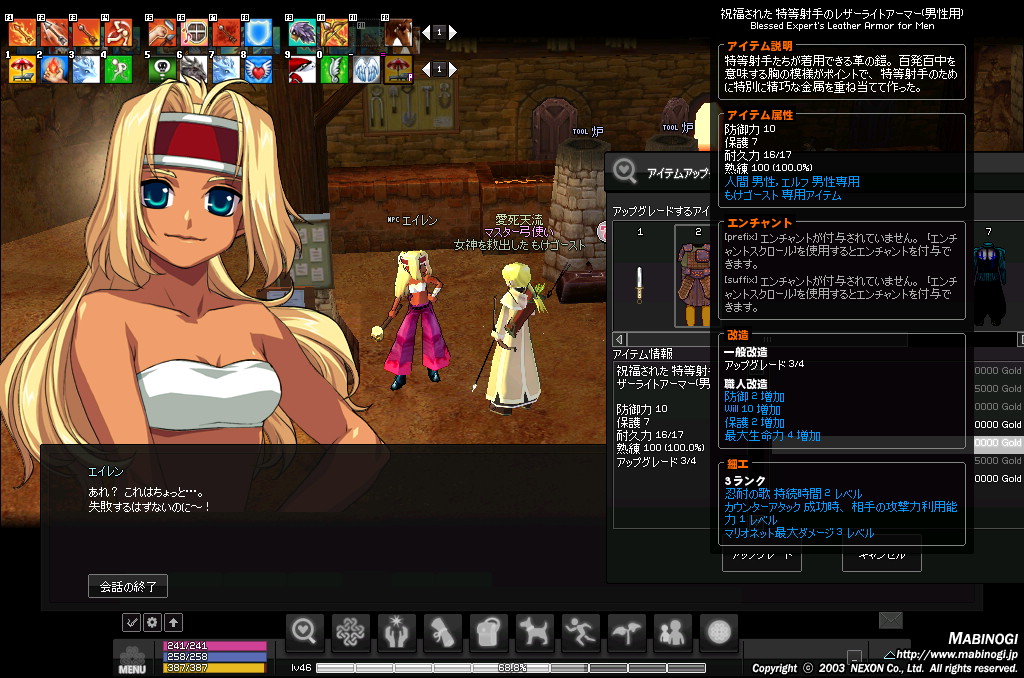
Task: End the conversation with 会話の終了
Action: coord(128,586)
